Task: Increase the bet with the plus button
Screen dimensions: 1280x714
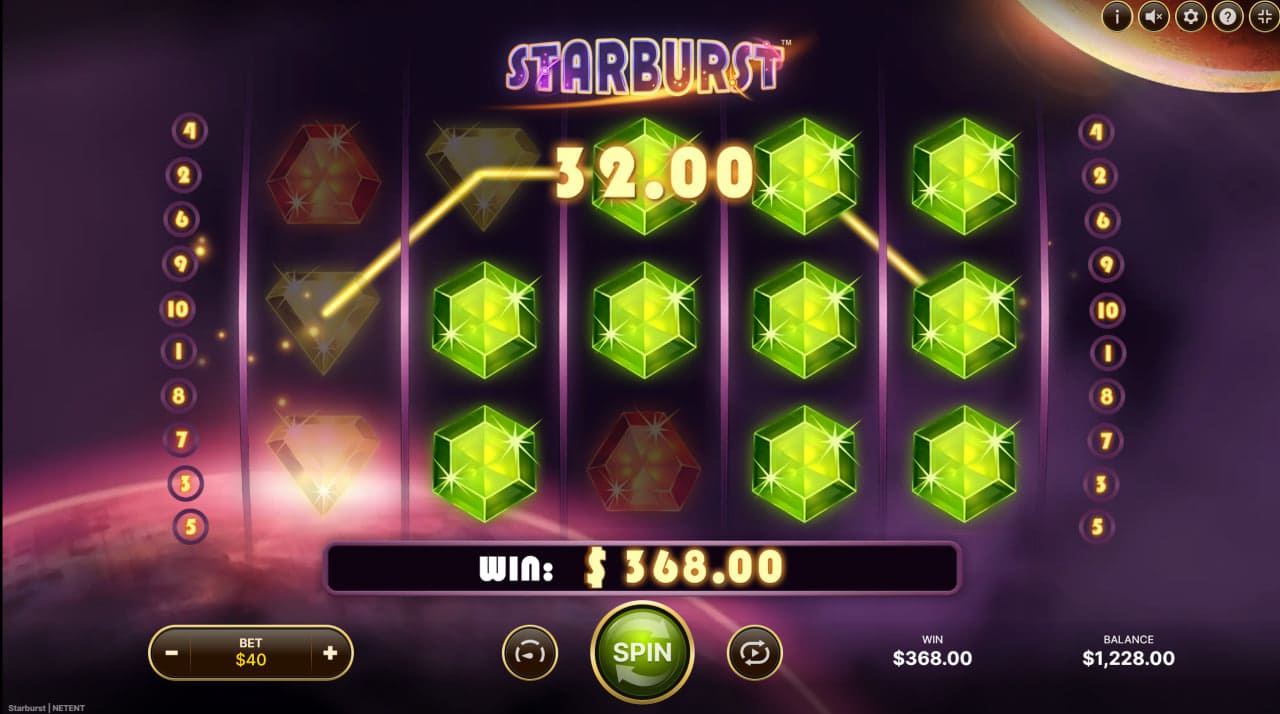Action: (x=330, y=654)
